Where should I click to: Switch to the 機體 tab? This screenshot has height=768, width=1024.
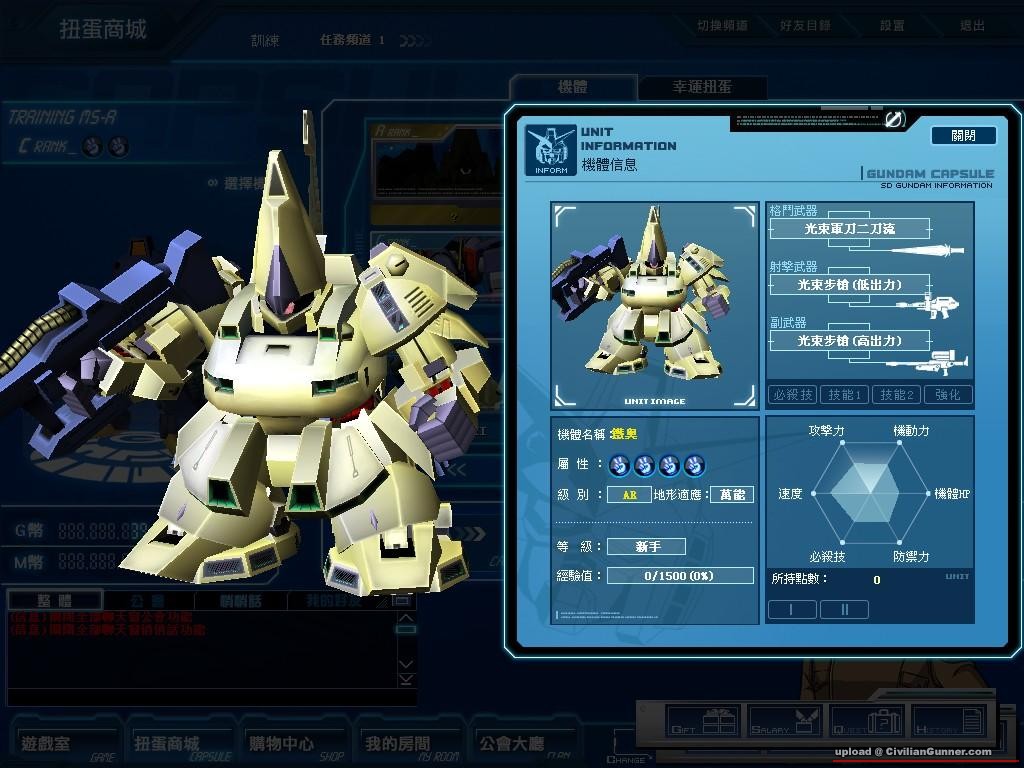point(572,87)
